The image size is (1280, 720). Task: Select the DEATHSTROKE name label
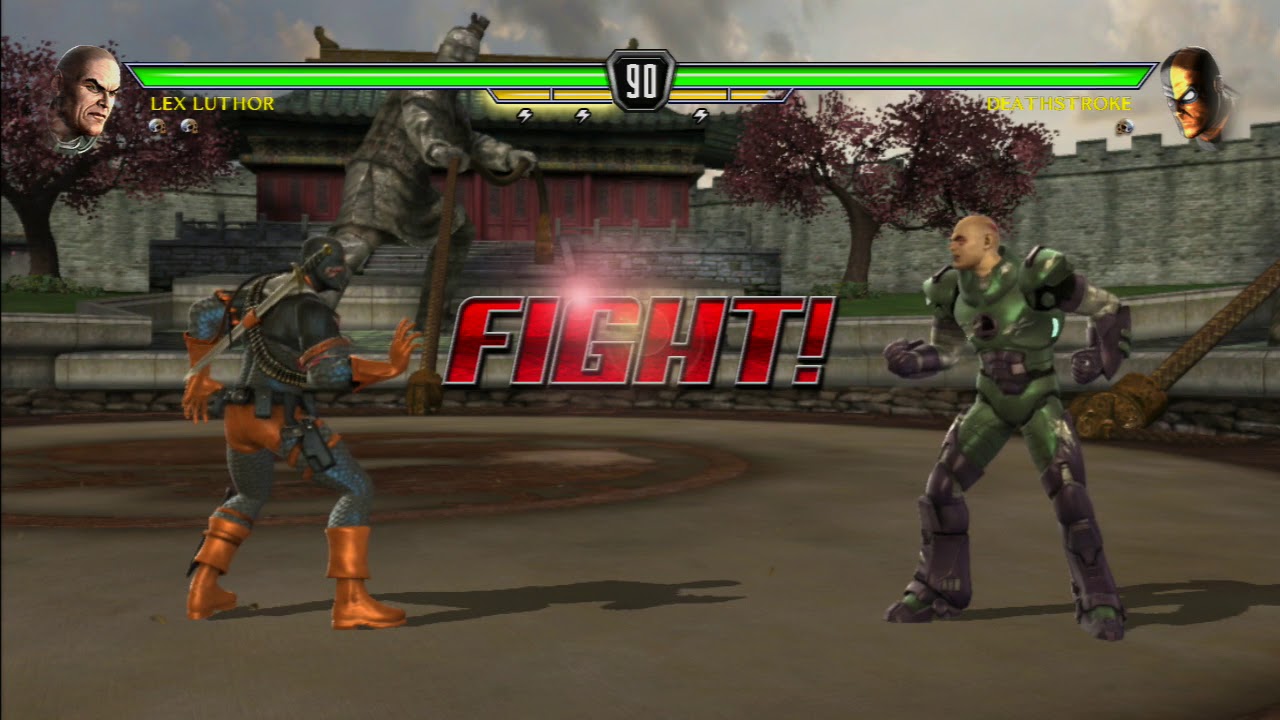point(1062,103)
